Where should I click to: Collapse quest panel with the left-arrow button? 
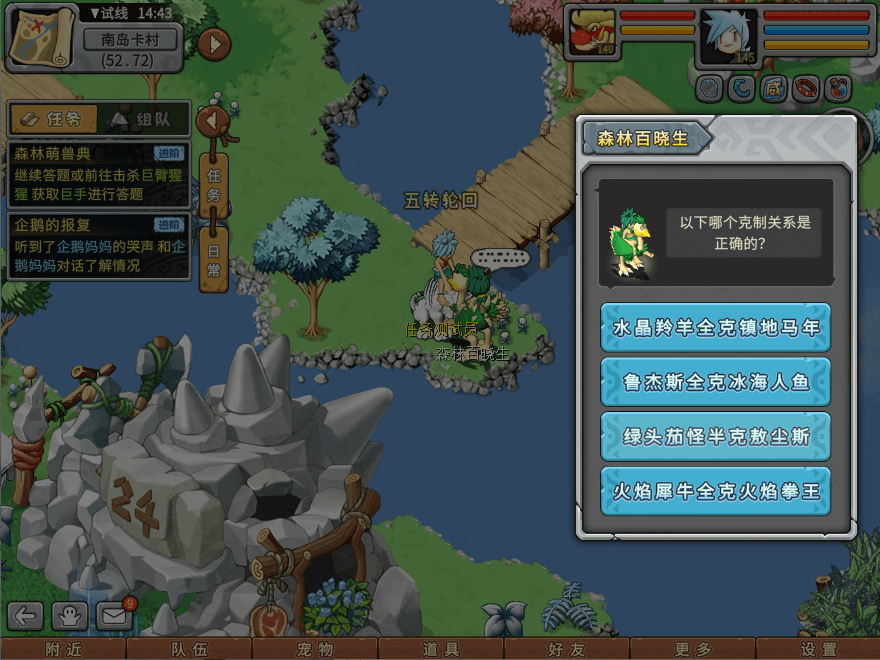(x=213, y=121)
